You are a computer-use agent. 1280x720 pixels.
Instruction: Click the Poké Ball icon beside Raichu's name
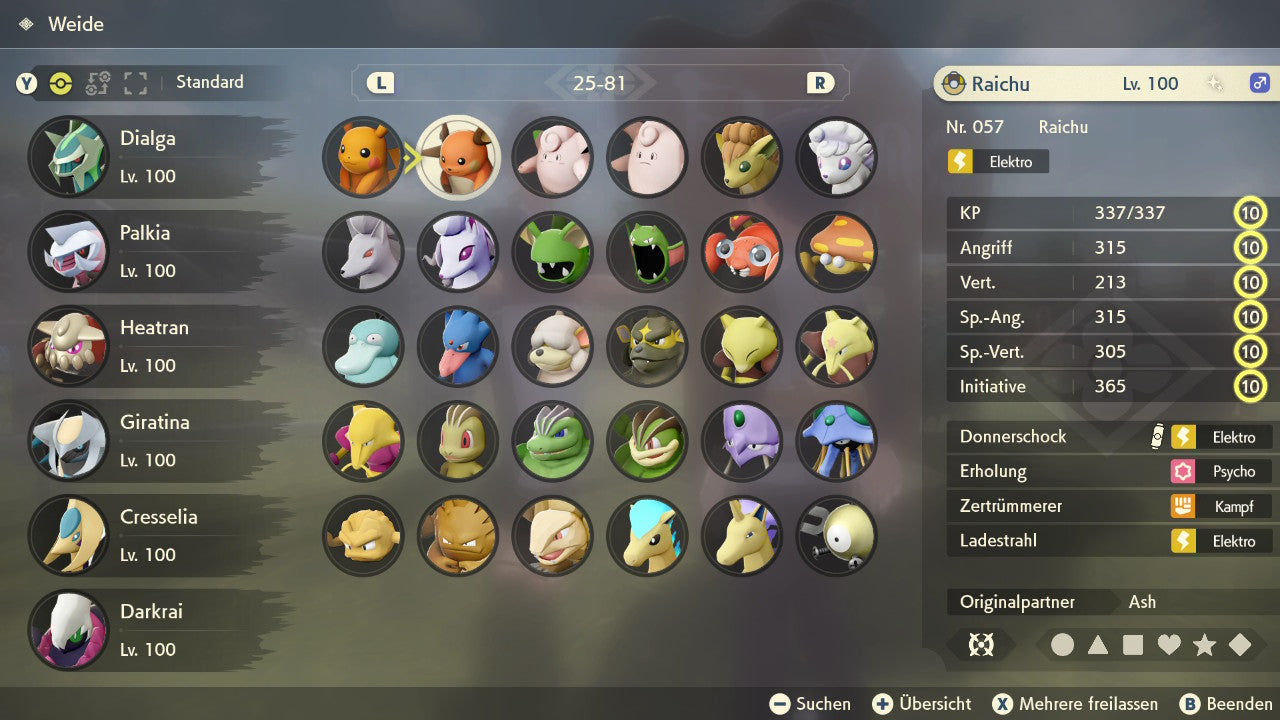[956, 84]
